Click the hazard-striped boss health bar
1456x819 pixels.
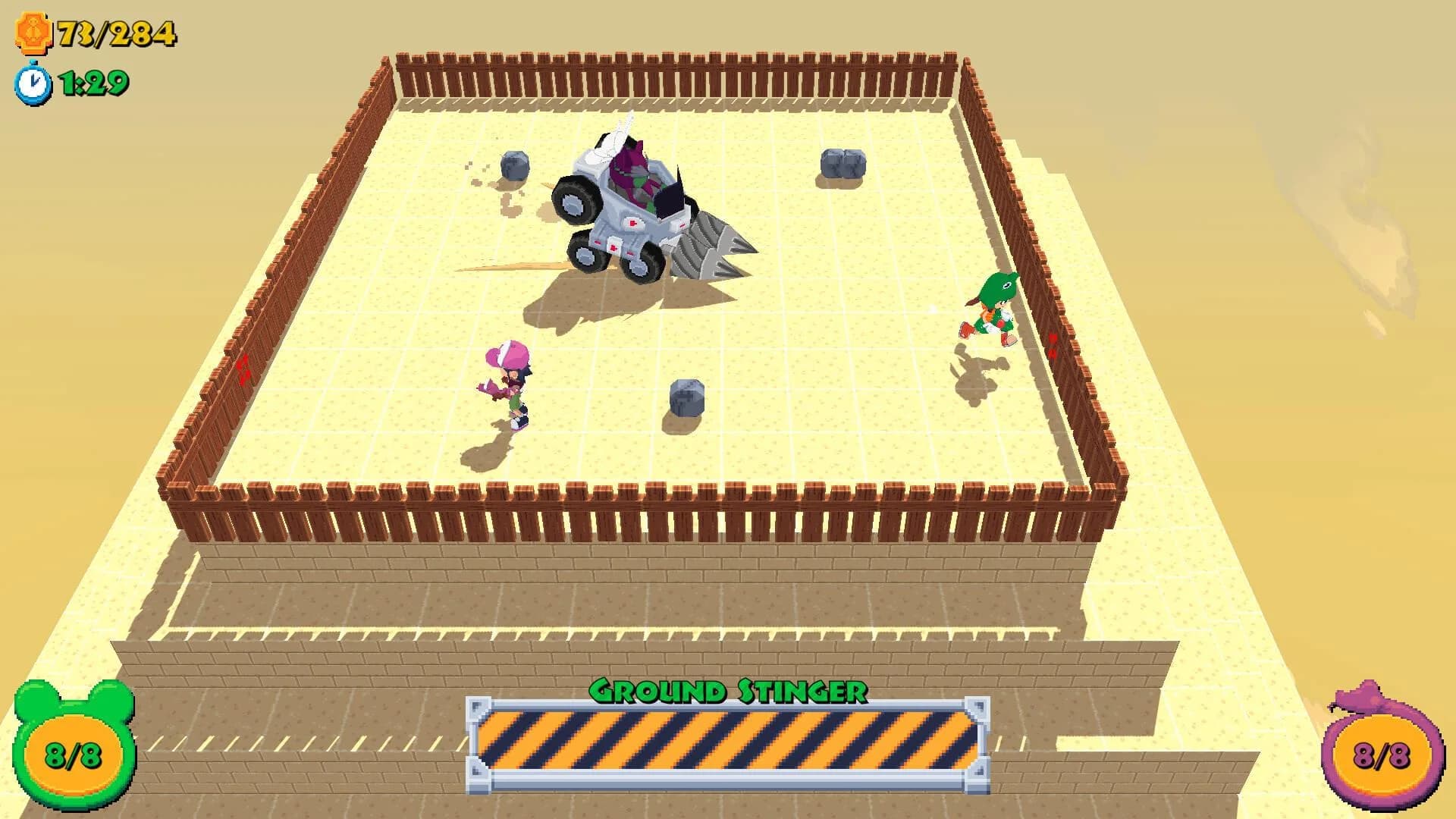click(x=728, y=738)
